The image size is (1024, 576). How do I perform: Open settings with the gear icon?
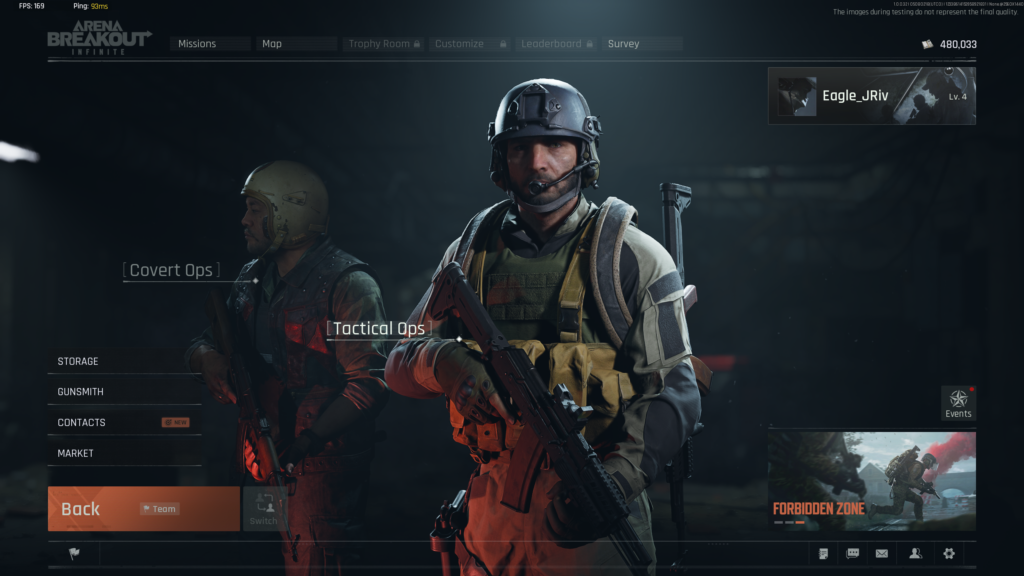tap(949, 553)
